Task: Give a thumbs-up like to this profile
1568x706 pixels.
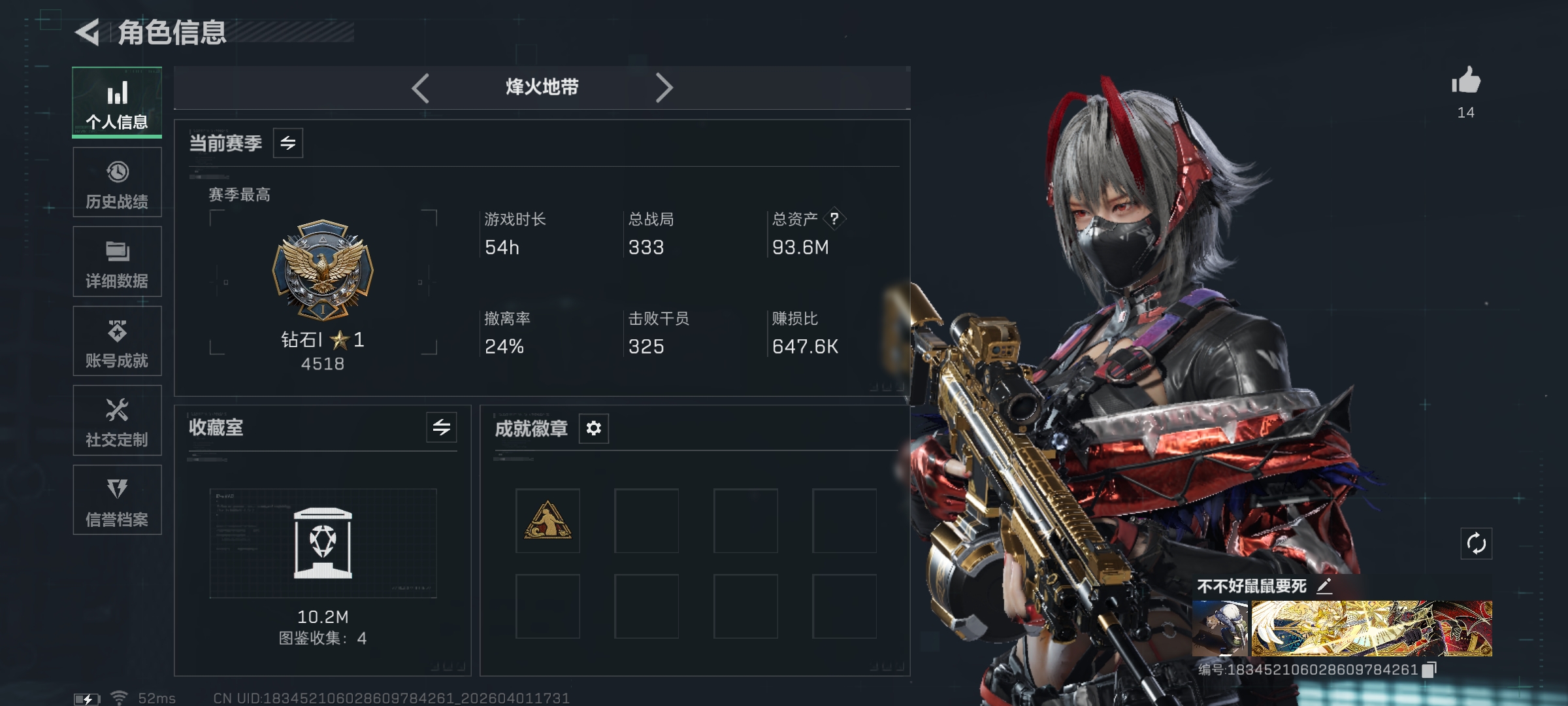Action: 1466,82
